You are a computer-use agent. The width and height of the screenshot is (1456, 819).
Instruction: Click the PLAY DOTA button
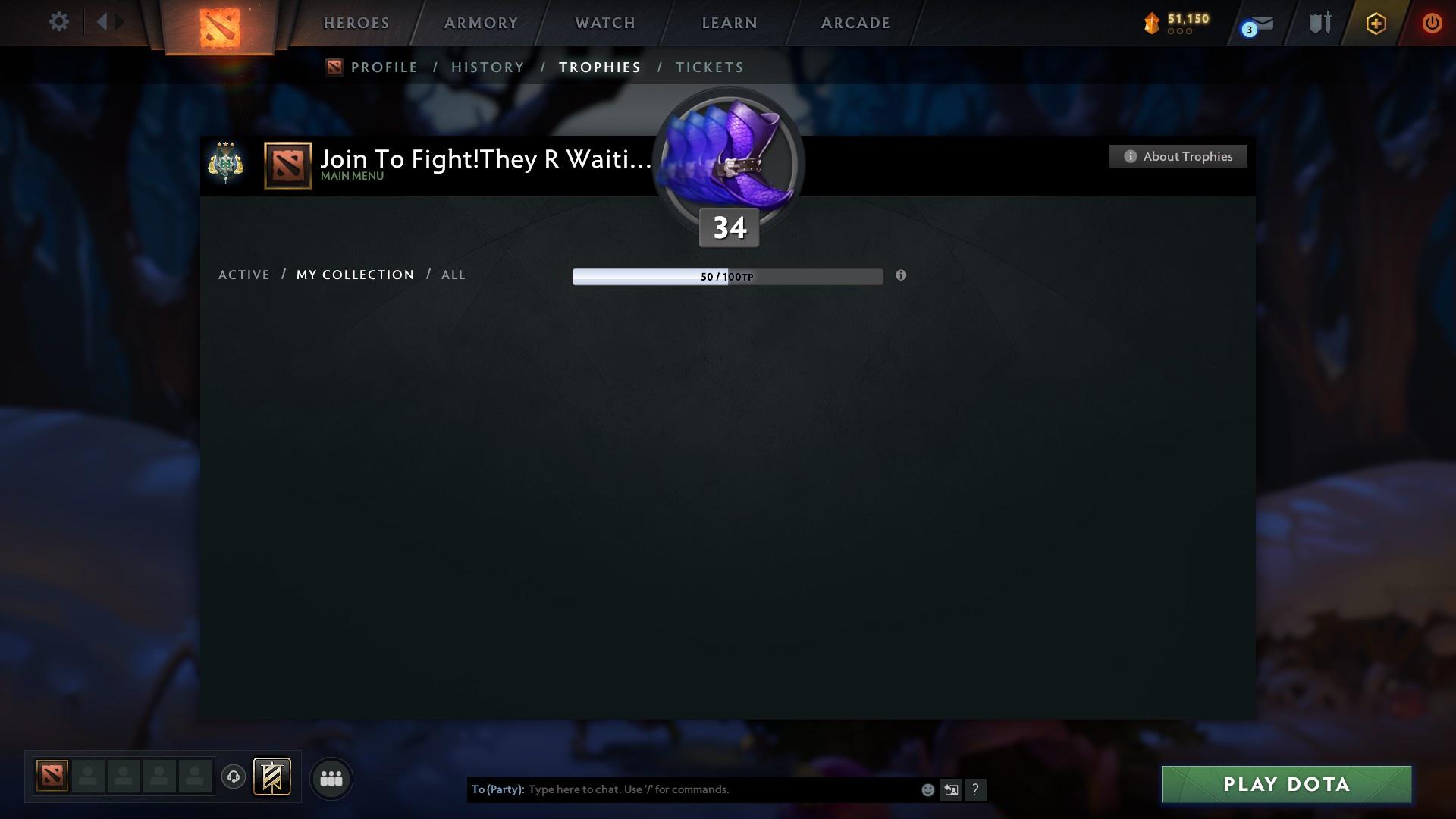[x=1285, y=786]
